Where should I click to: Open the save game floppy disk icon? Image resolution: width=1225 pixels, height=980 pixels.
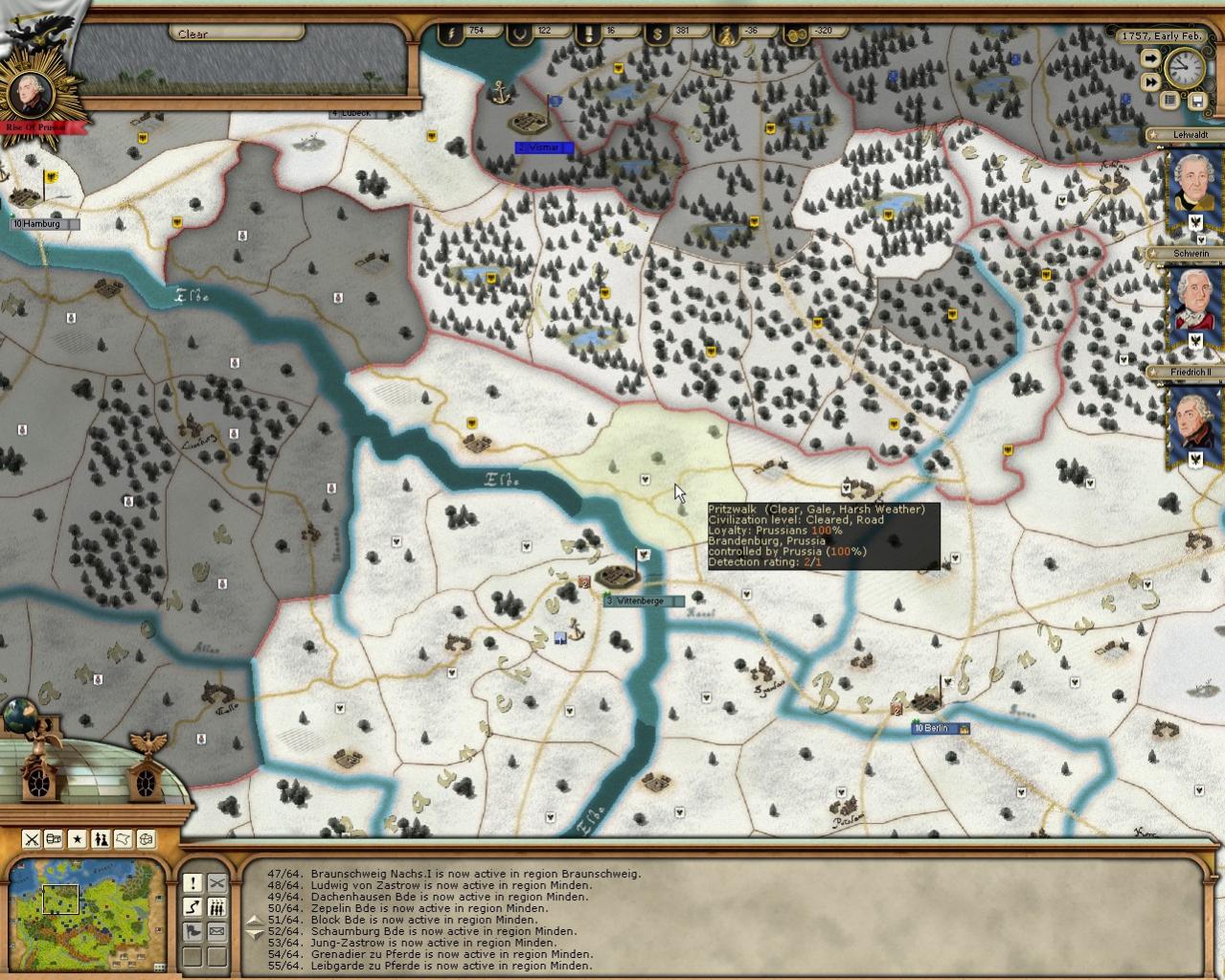(x=1196, y=100)
